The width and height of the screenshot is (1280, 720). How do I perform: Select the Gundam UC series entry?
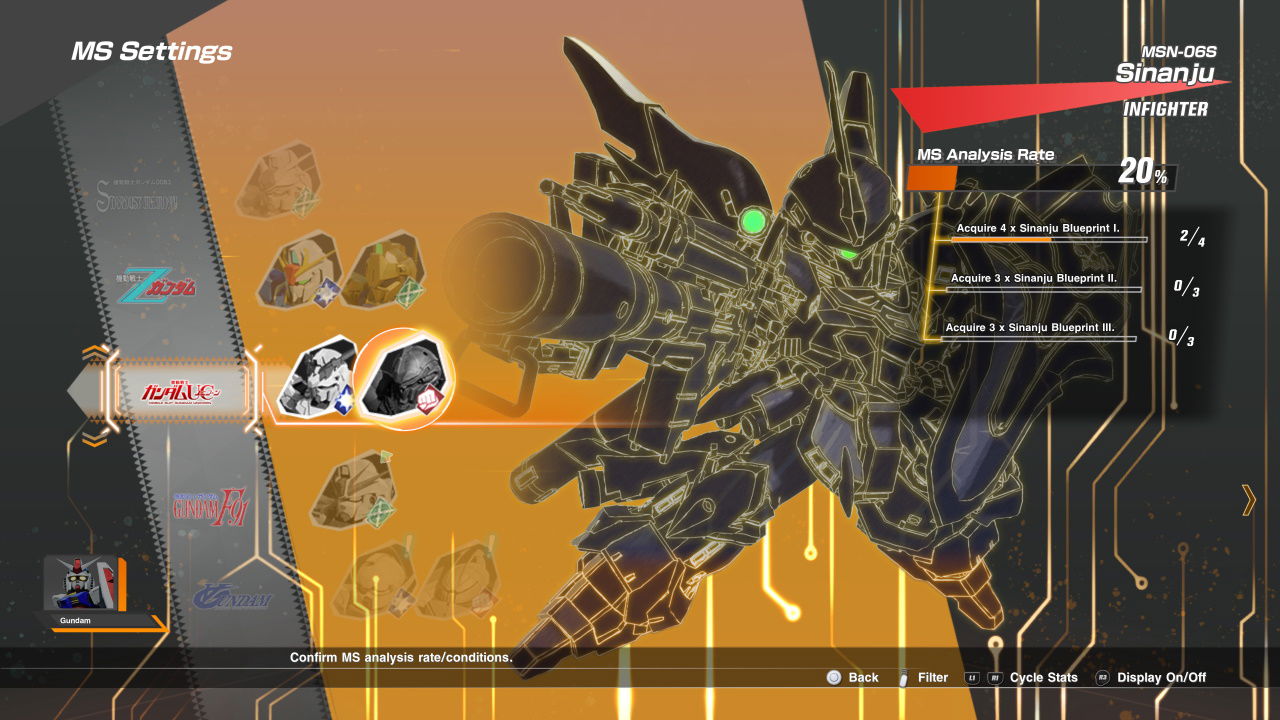pyautogui.click(x=181, y=391)
